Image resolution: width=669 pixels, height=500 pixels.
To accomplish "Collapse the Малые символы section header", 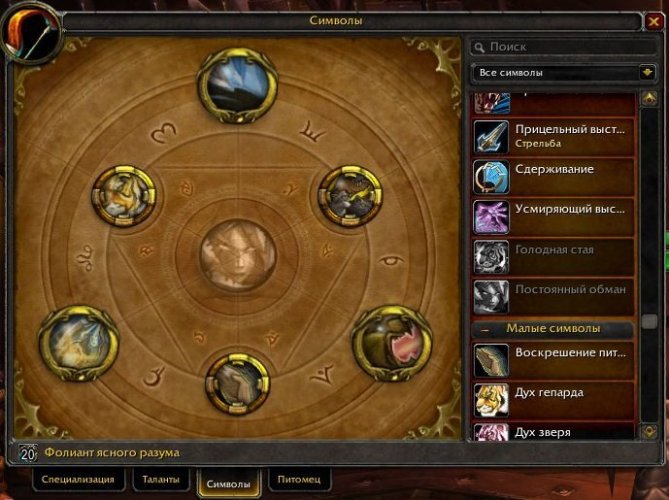I will pyautogui.click(x=485, y=329).
